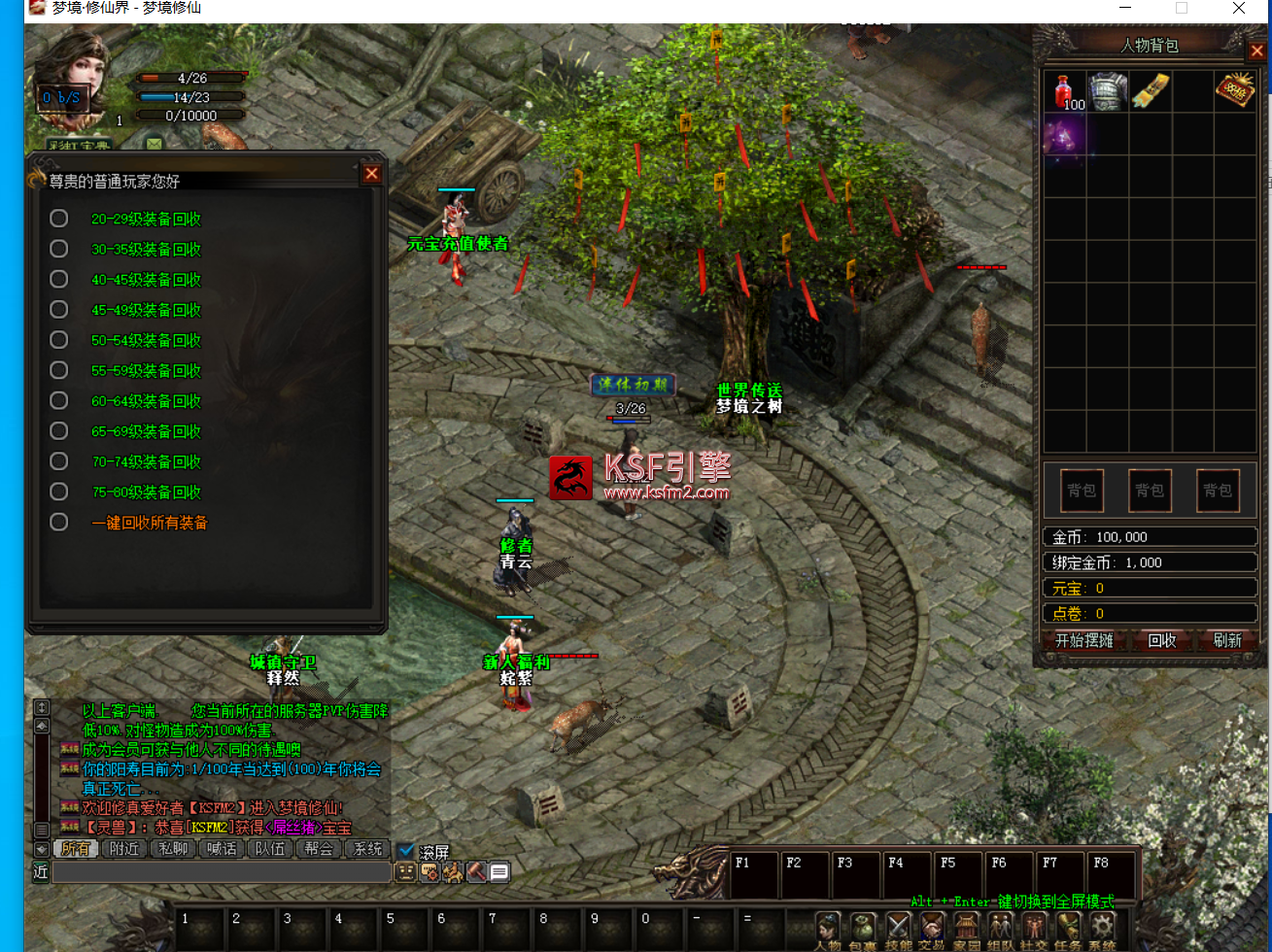Click the chat text input box
1272x952 pixels.
point(222,872)
